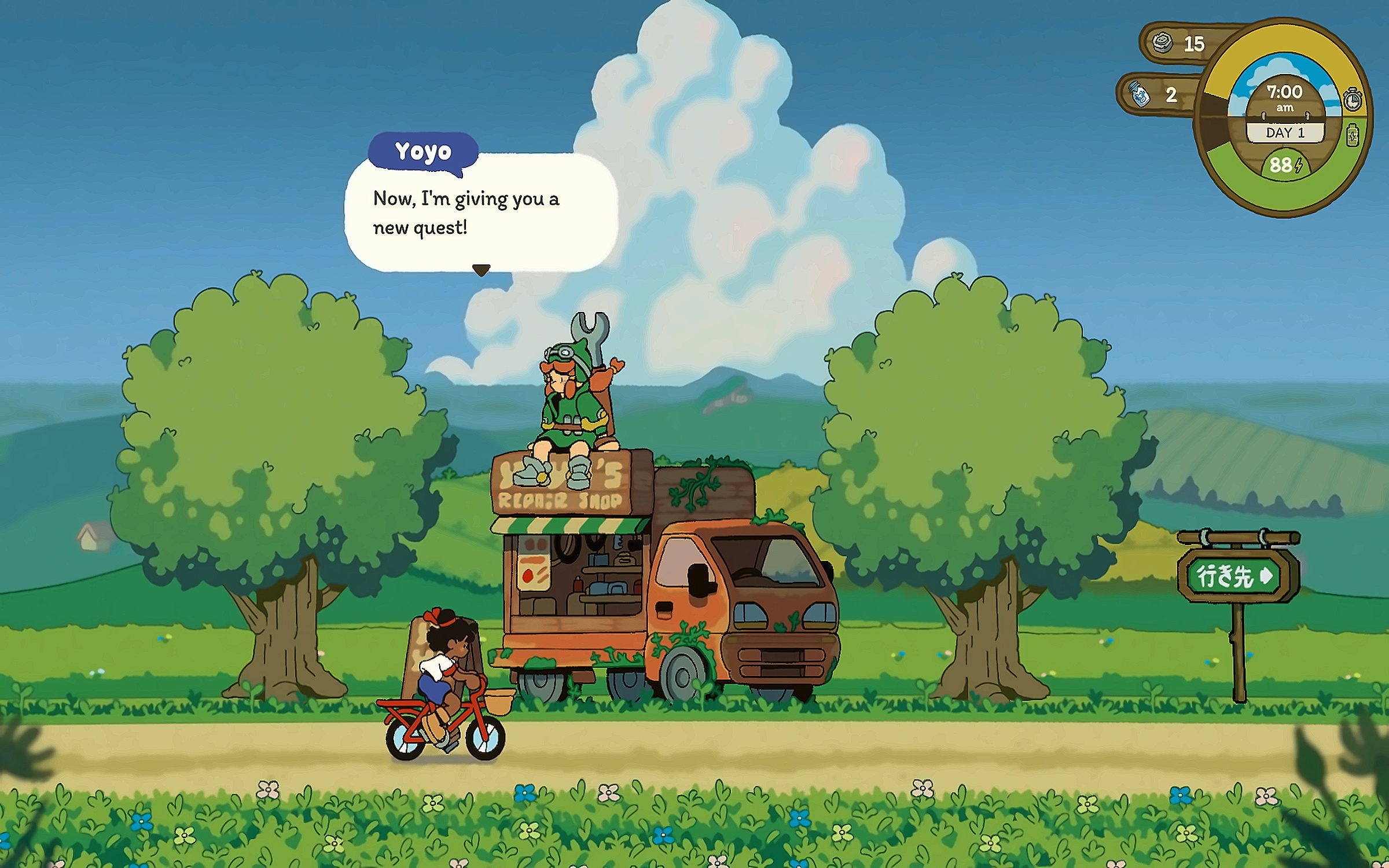Click the coin currency icon

1162,42
